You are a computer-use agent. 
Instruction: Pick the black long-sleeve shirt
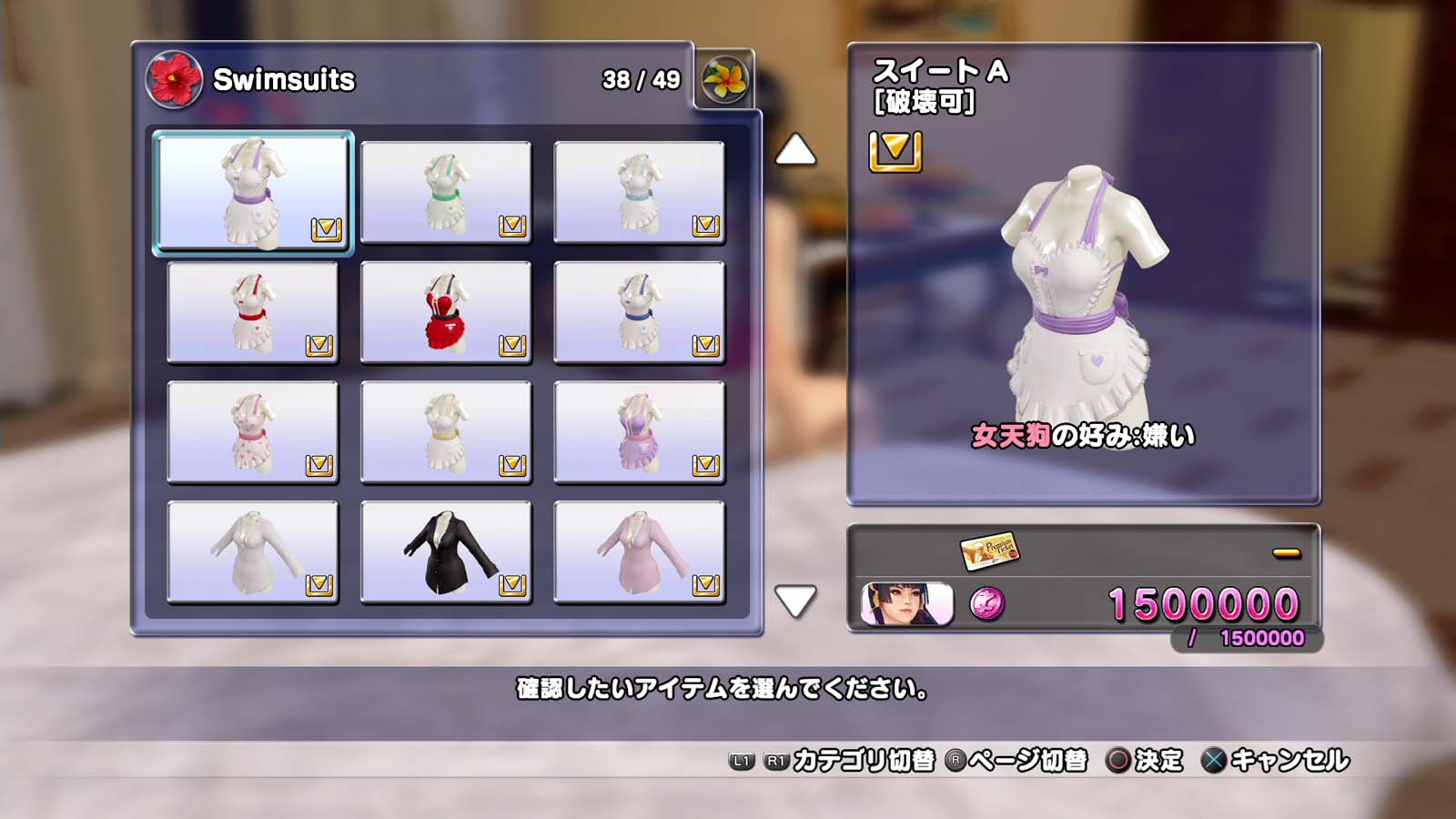coord(446,552)
